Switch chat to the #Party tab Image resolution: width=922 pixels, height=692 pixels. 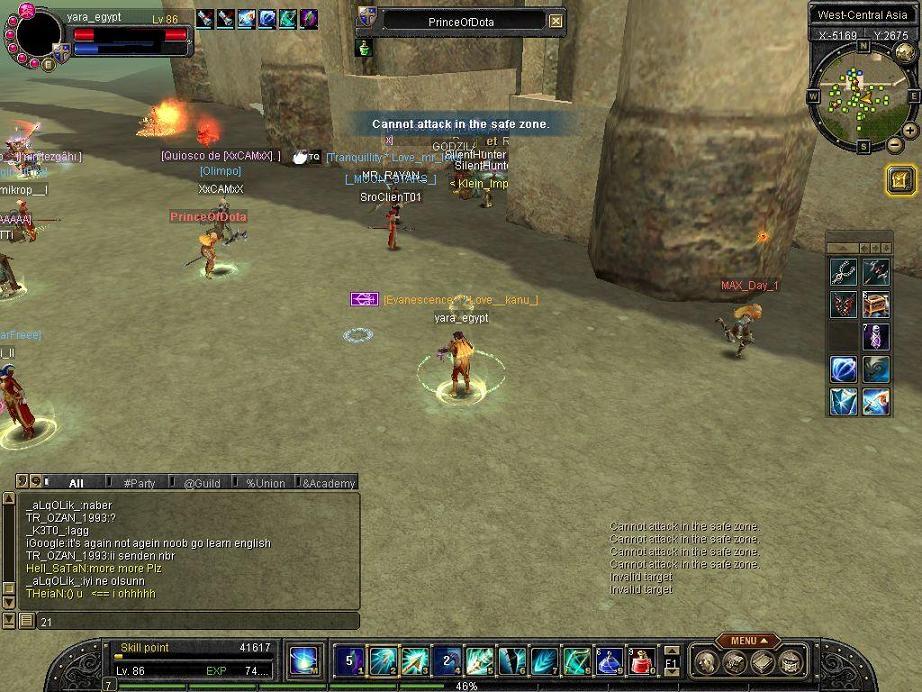139,483
